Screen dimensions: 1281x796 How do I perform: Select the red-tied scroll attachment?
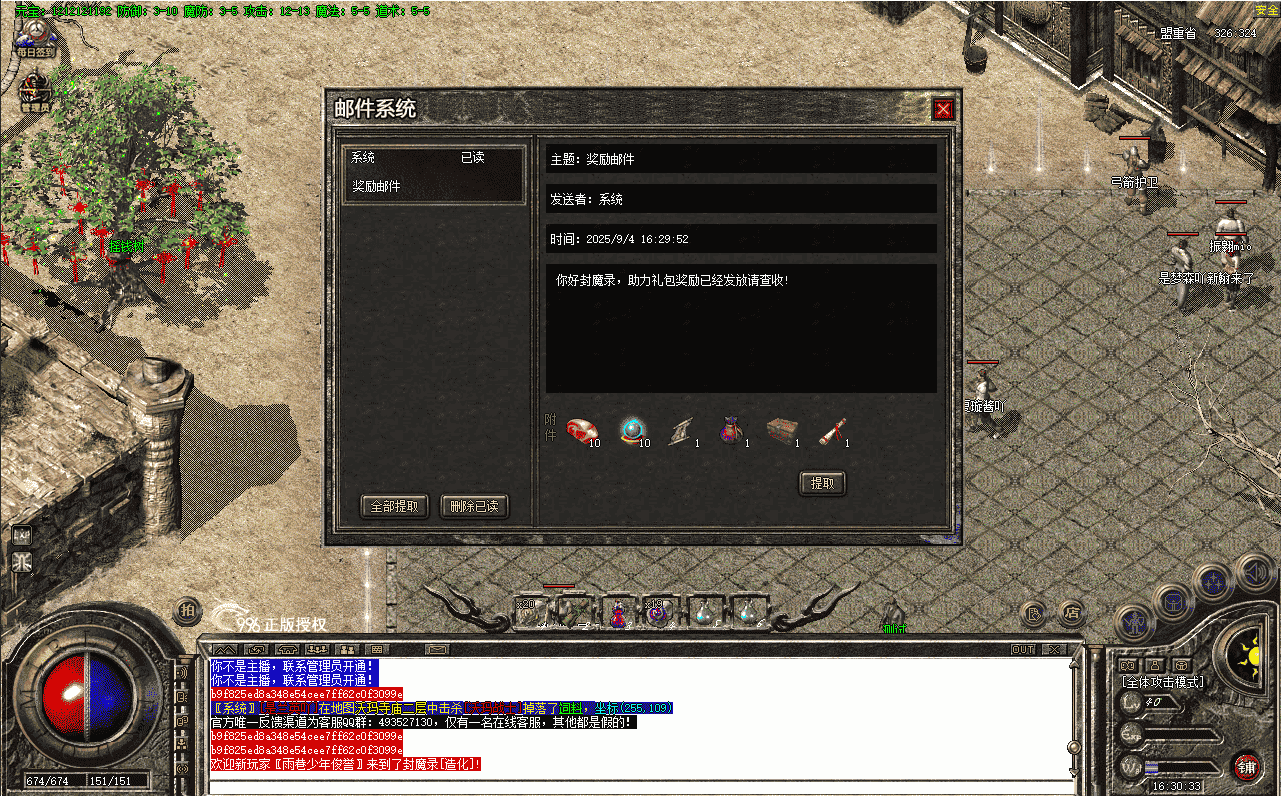tap(831, 430)
